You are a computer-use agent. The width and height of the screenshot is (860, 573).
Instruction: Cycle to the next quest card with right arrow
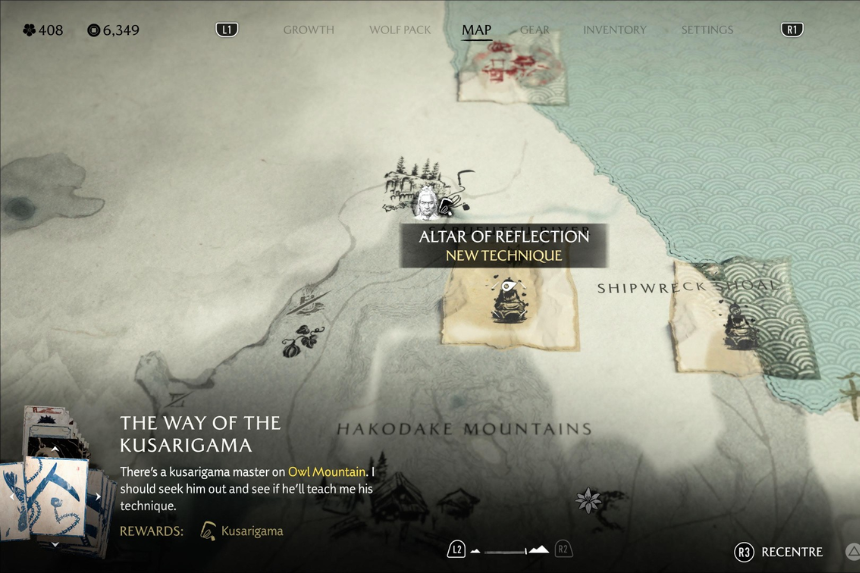coord(98,496)
